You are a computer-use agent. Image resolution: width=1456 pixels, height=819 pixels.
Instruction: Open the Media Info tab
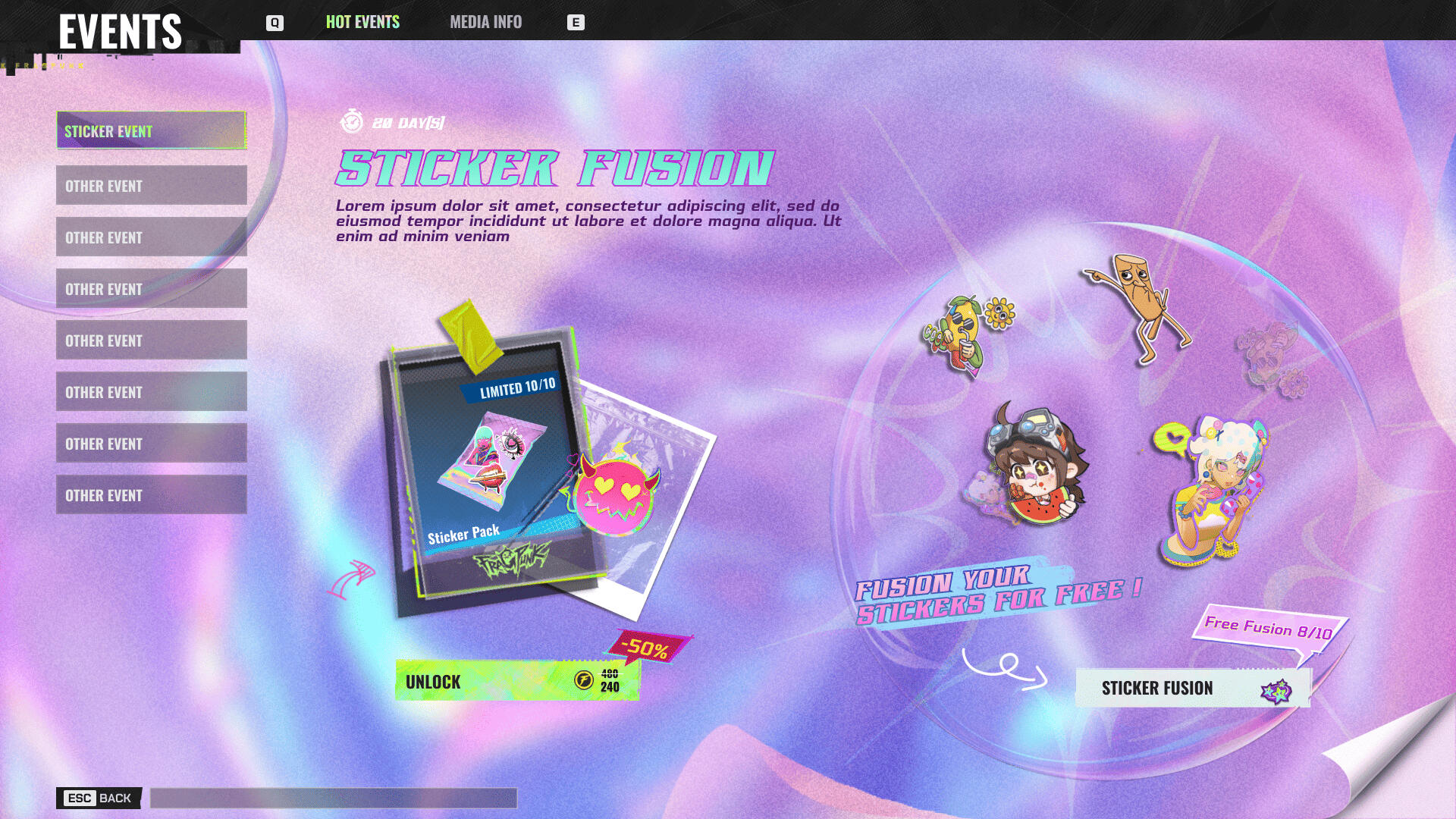point(485,22)
